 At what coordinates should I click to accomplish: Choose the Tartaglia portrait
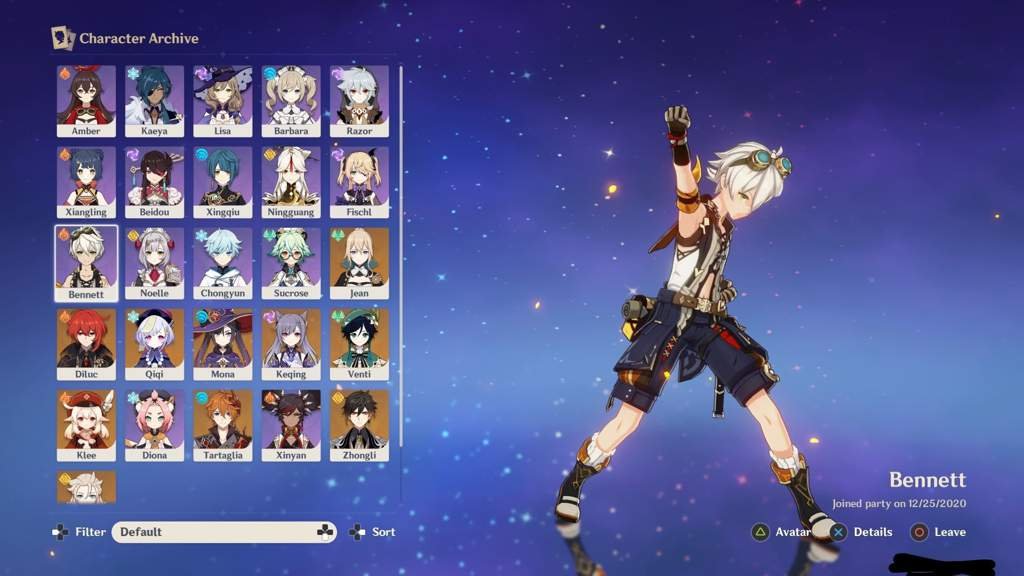point(223,422)
